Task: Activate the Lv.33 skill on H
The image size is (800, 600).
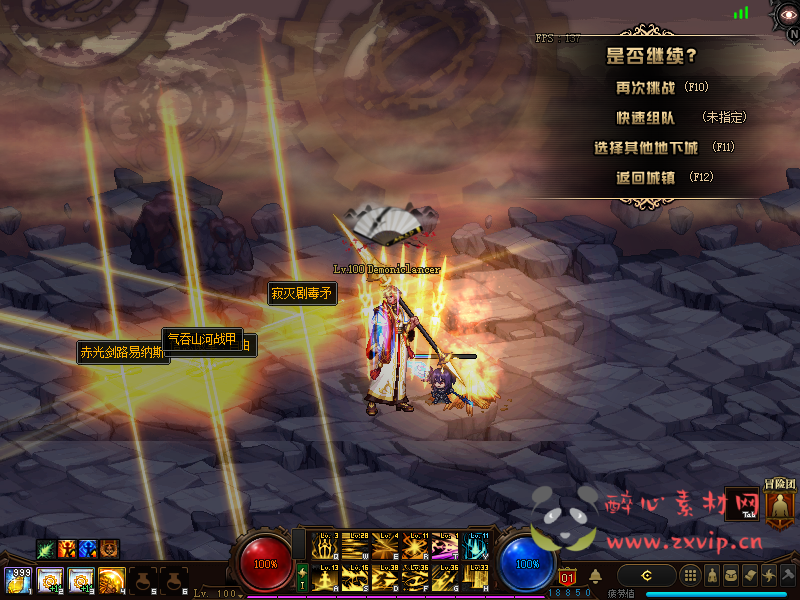Action: [x=476, y=578]
